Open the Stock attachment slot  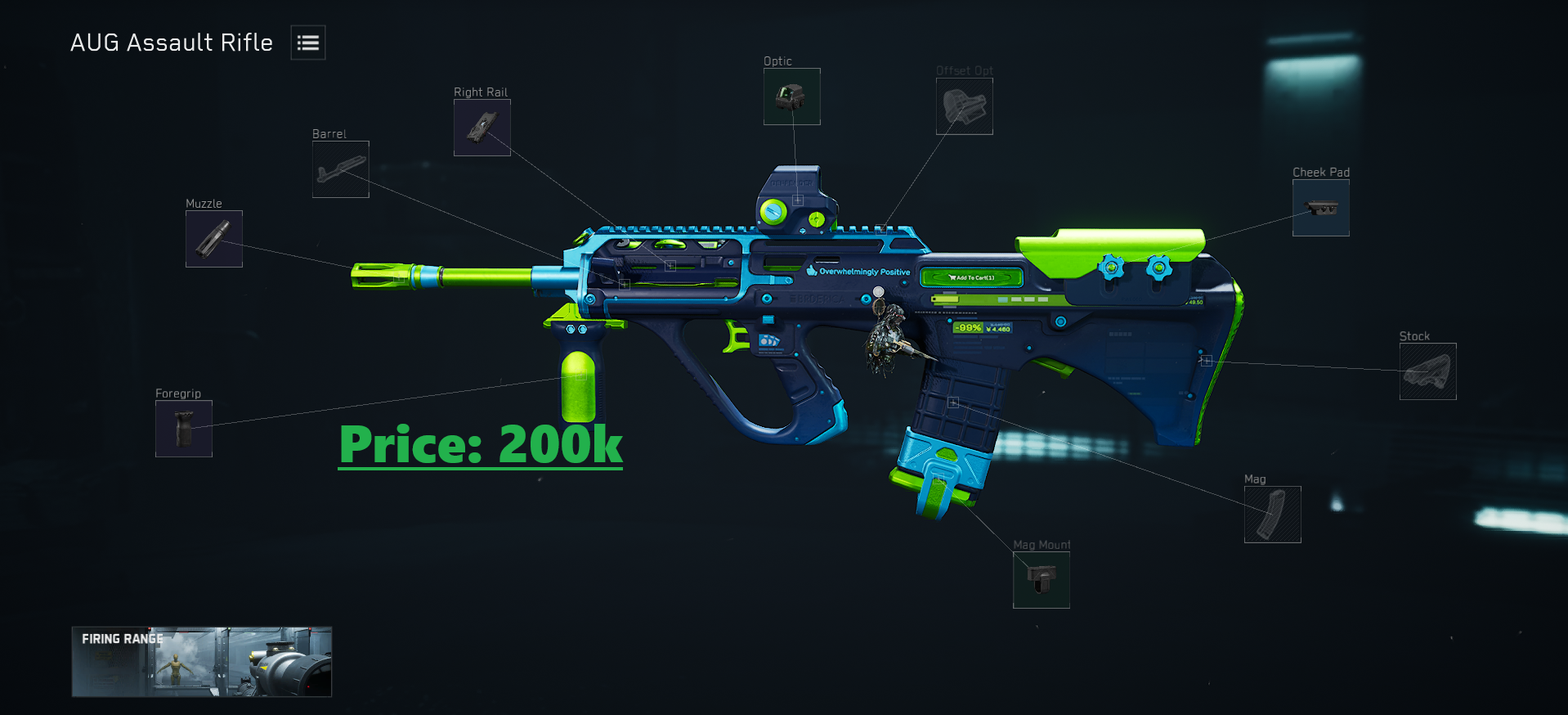pyautogui.click(x=1427, y=371)
